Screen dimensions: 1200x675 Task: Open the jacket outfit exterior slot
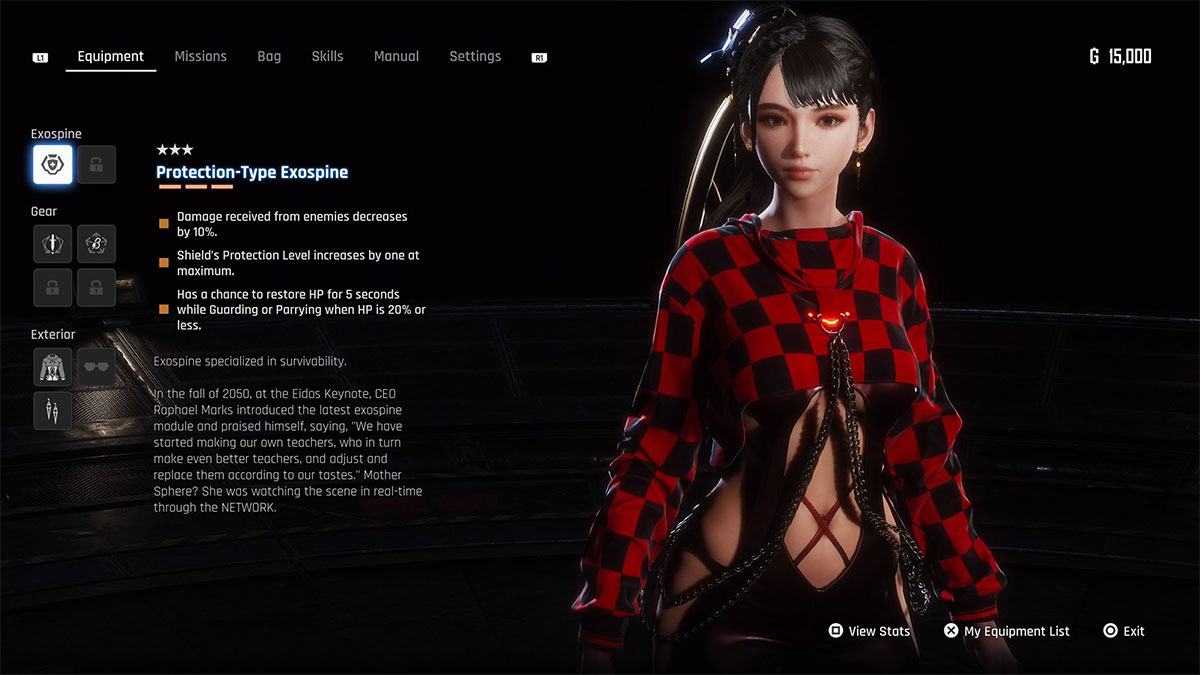(x=52, y=367)
